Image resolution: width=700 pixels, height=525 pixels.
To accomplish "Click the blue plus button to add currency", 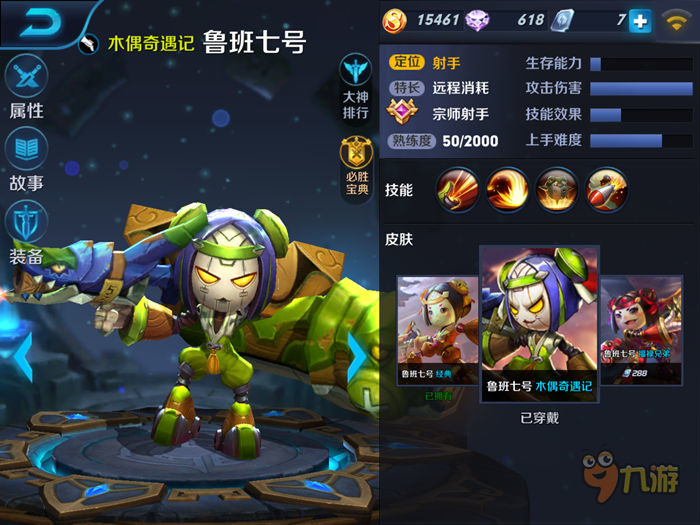I will 640,20.
